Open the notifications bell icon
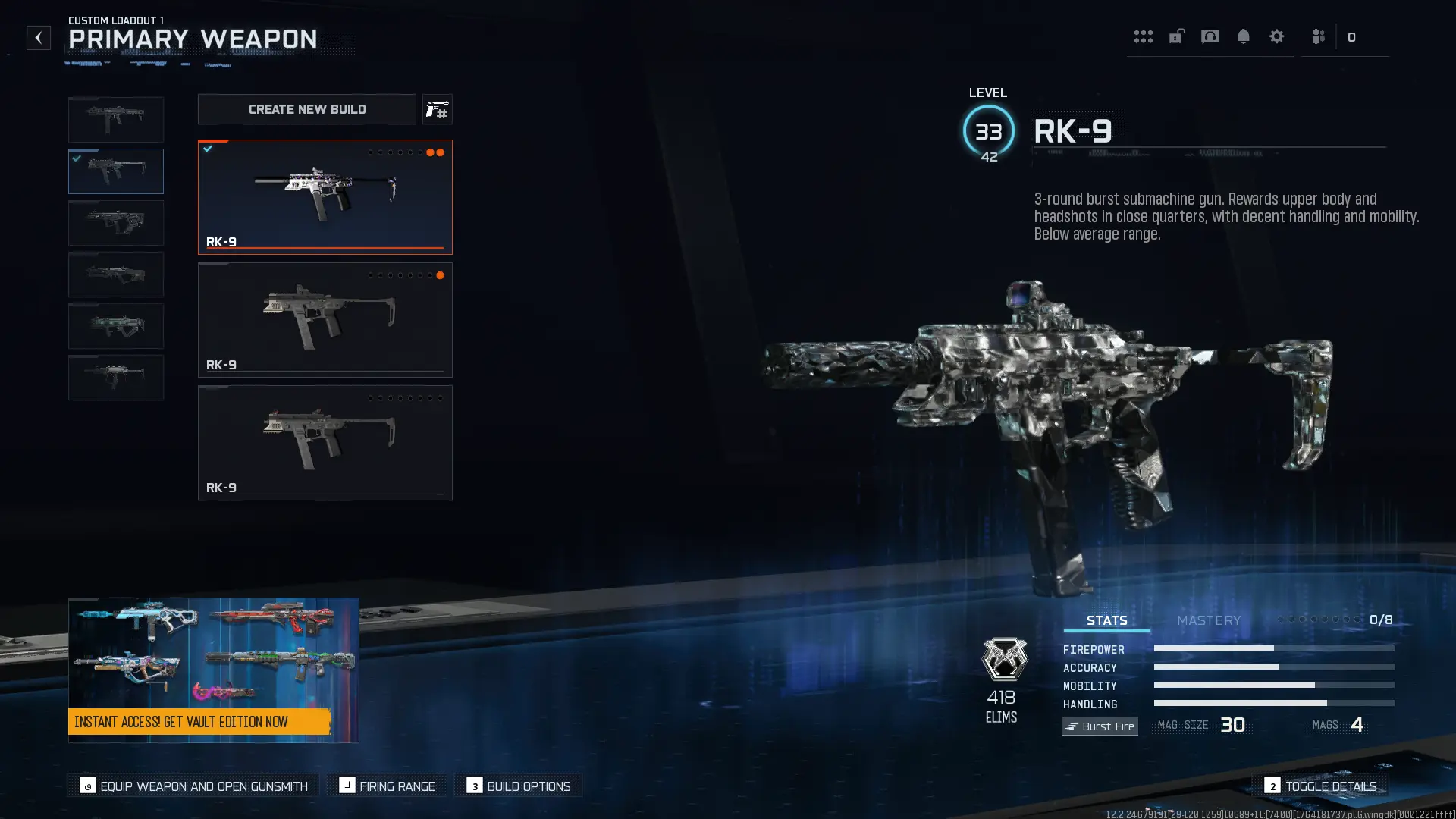 coord(1244,36)
